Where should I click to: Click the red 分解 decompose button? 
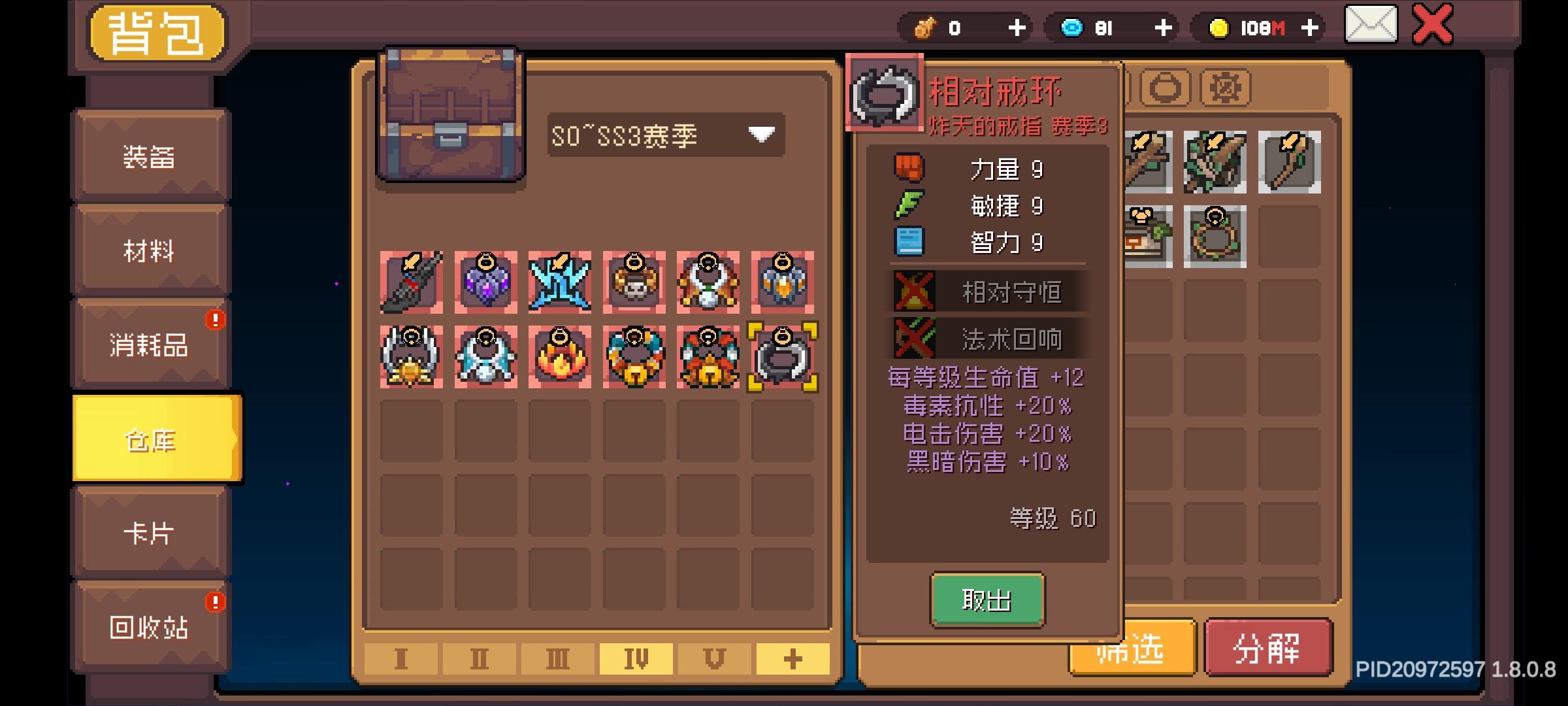point(1268,648)
